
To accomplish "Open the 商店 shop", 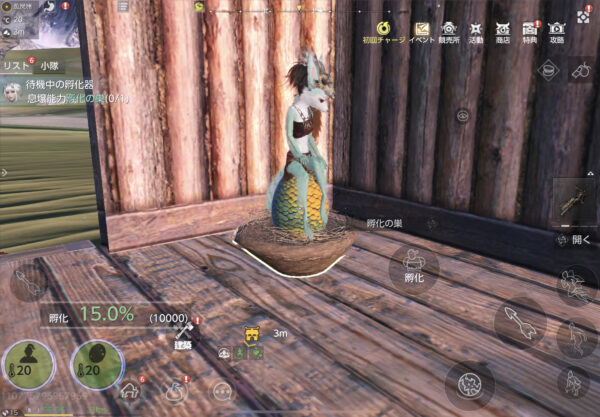I will tap(503, 31).
